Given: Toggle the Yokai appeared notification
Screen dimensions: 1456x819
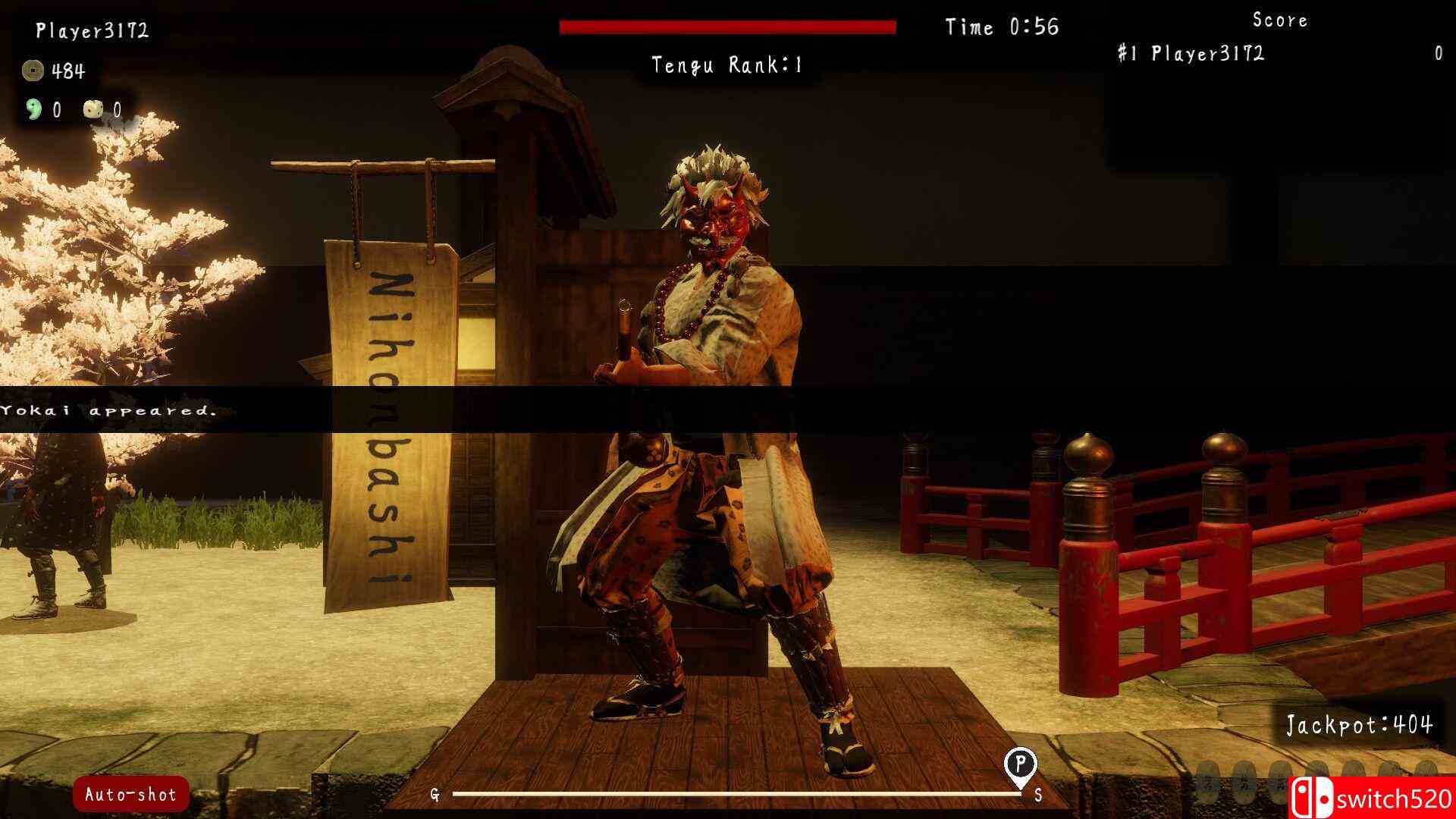Looking at the screenshot, I should pos(108,413).
